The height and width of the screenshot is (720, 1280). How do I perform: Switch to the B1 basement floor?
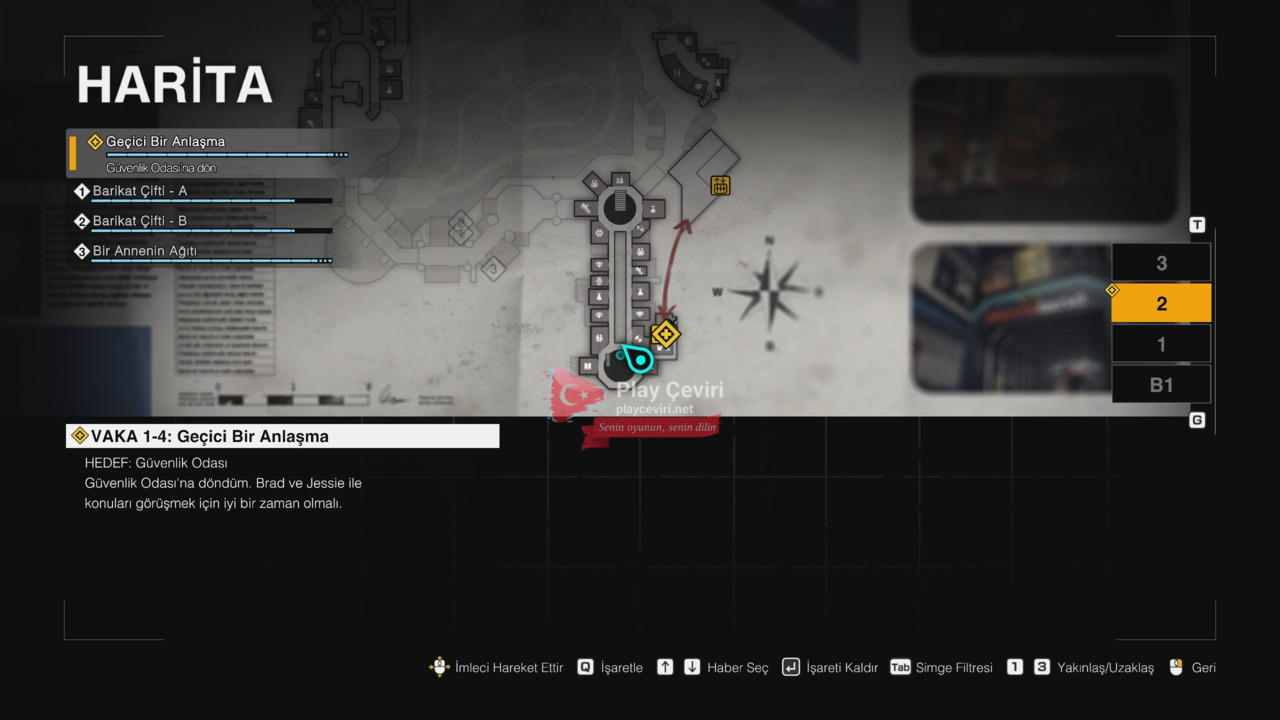pos(1161,384)
